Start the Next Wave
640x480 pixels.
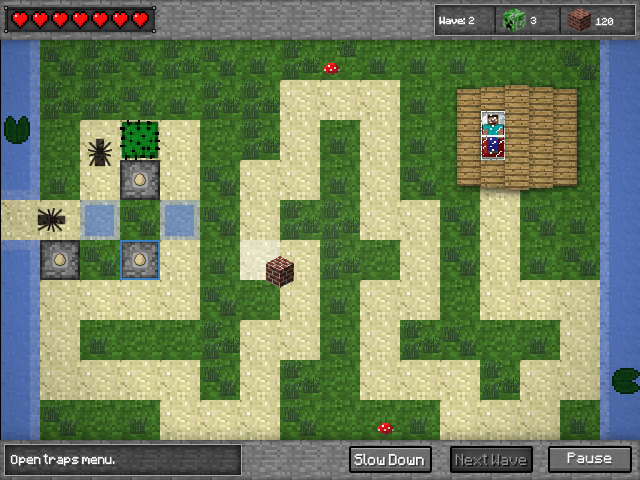tap(491, 460)
